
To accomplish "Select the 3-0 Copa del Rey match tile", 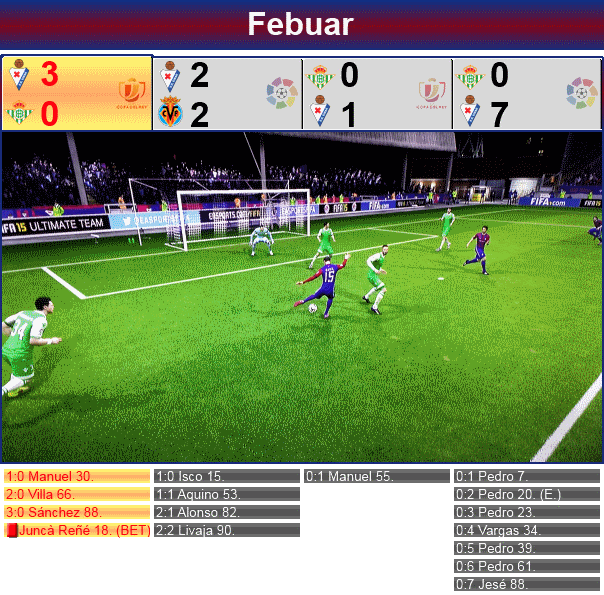I will [77, 94].
